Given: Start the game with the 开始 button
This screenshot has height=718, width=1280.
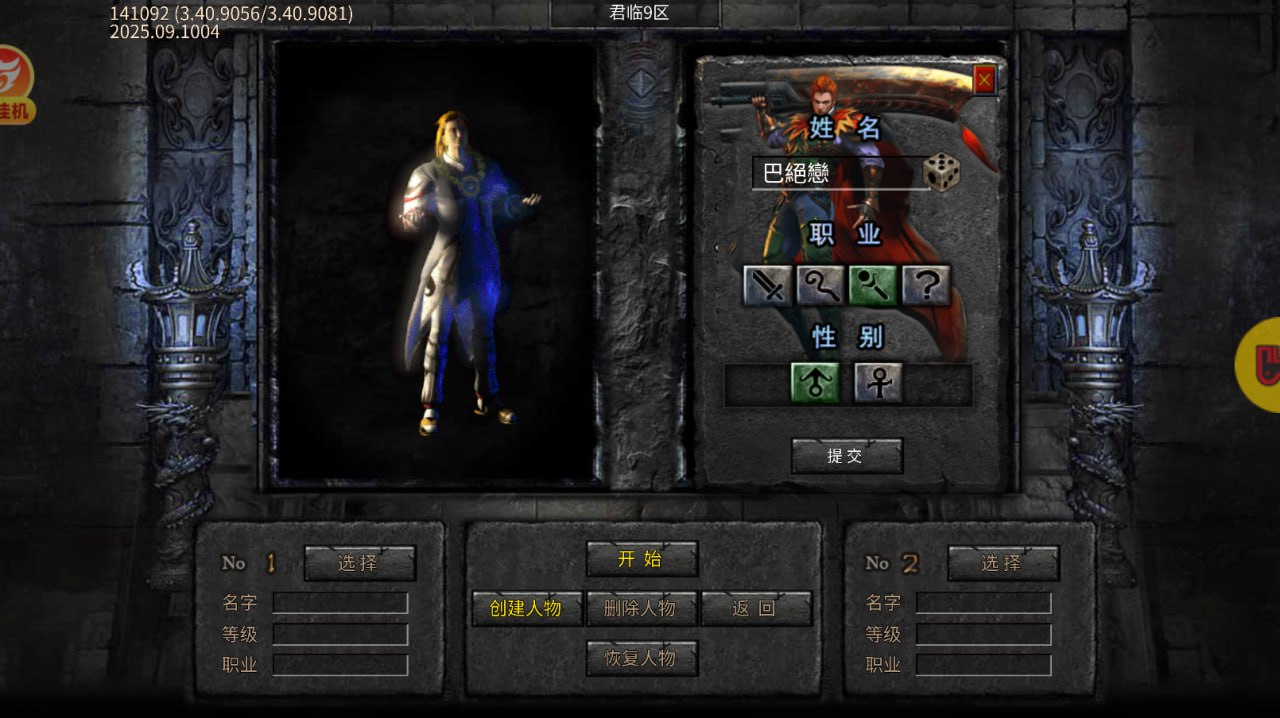Looking at the screenshot, I should (641, 559).
